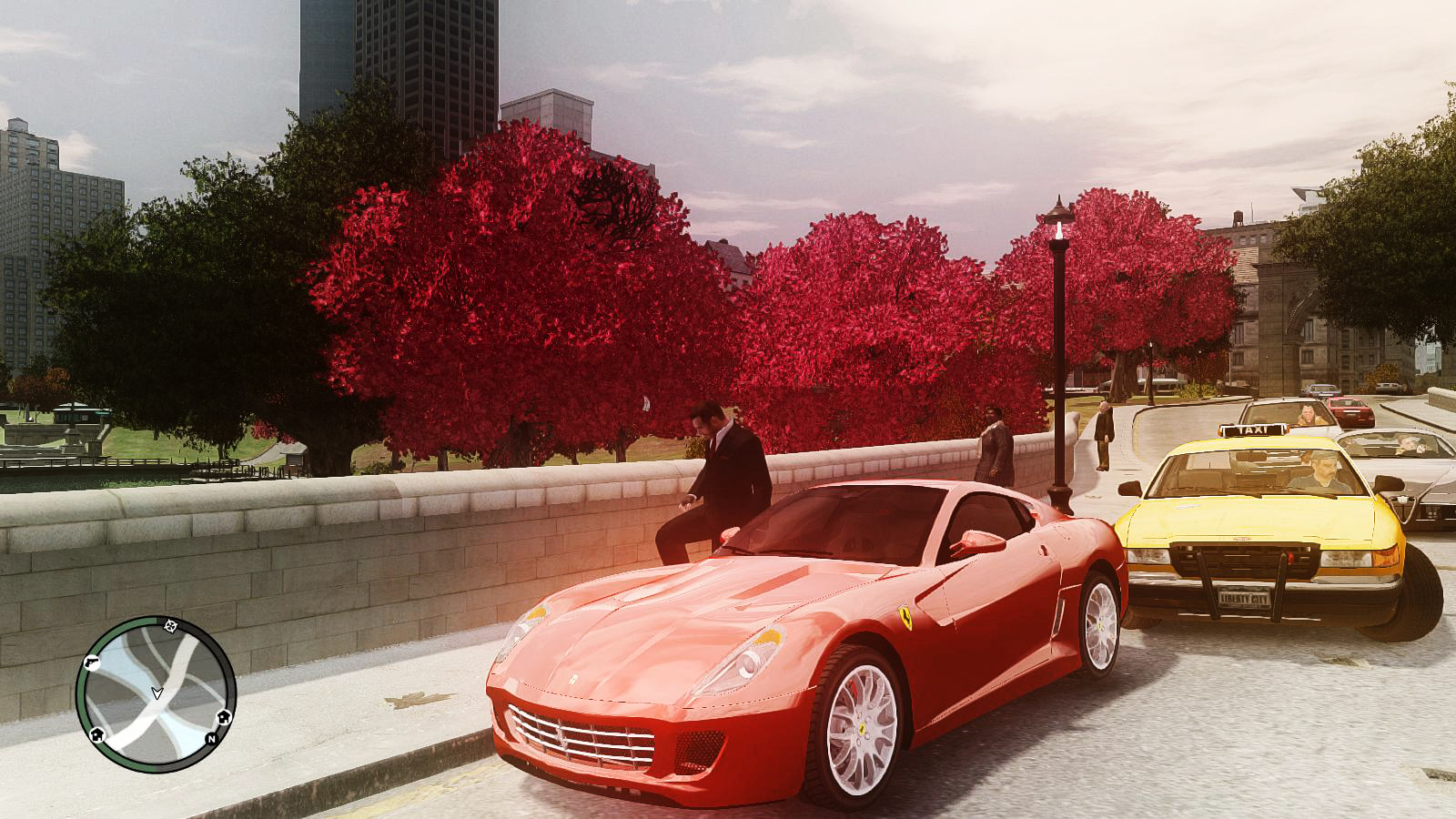Click the crosshair target blip on radar
The width and height of the screenshot is (1456, 819).
click(170, 625)
